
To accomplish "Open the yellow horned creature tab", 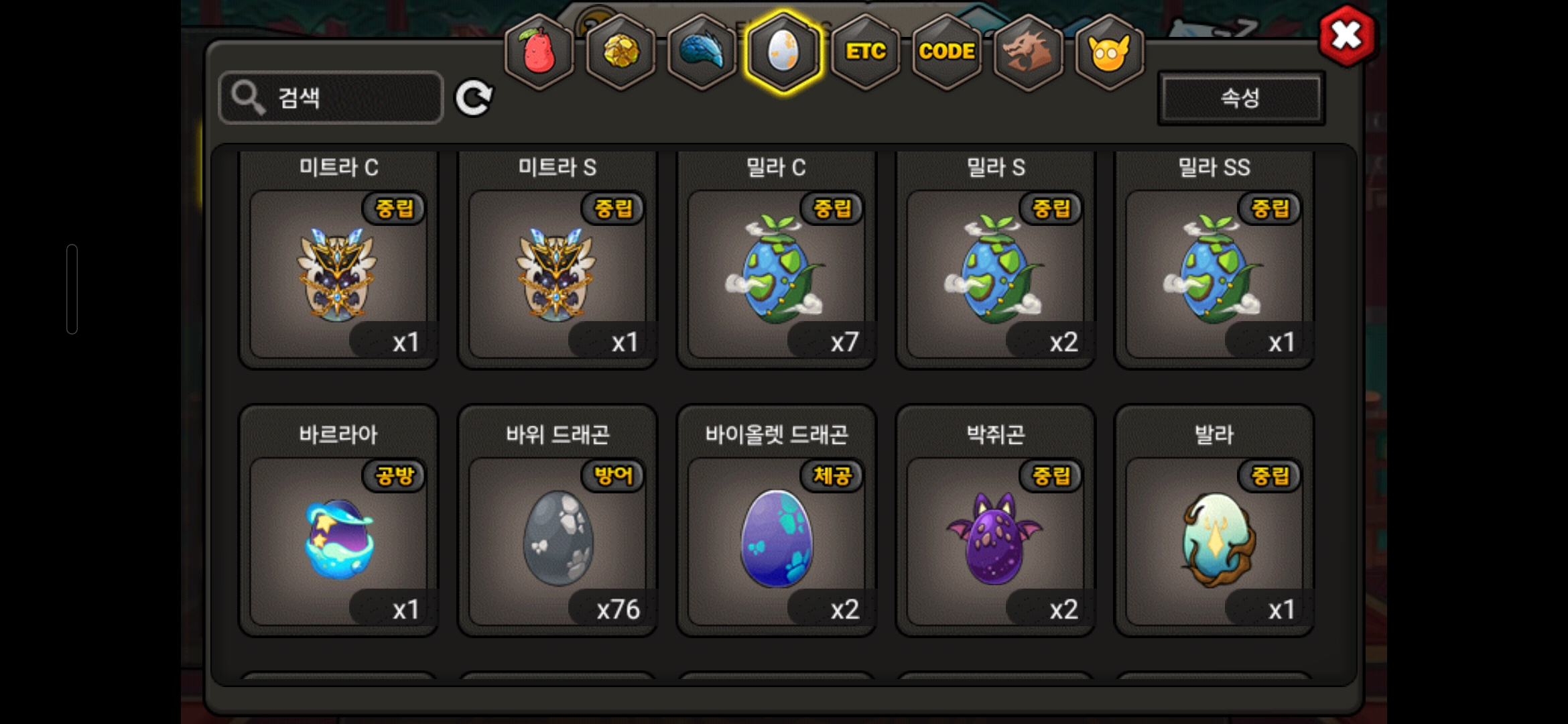I will [1109, 52].
